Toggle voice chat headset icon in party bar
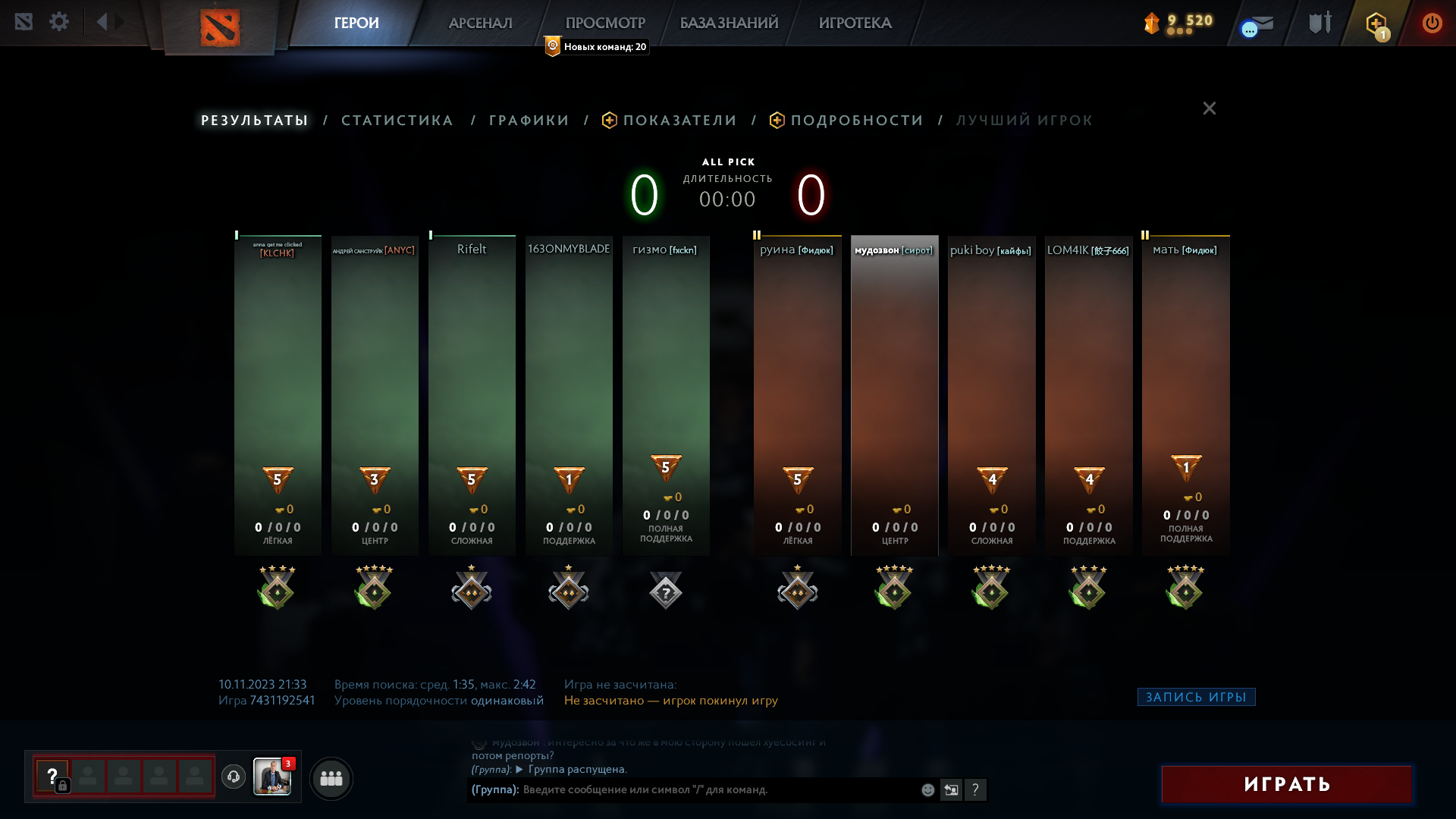The height and width of the screenshot is (819, 1456). (232, 777)
